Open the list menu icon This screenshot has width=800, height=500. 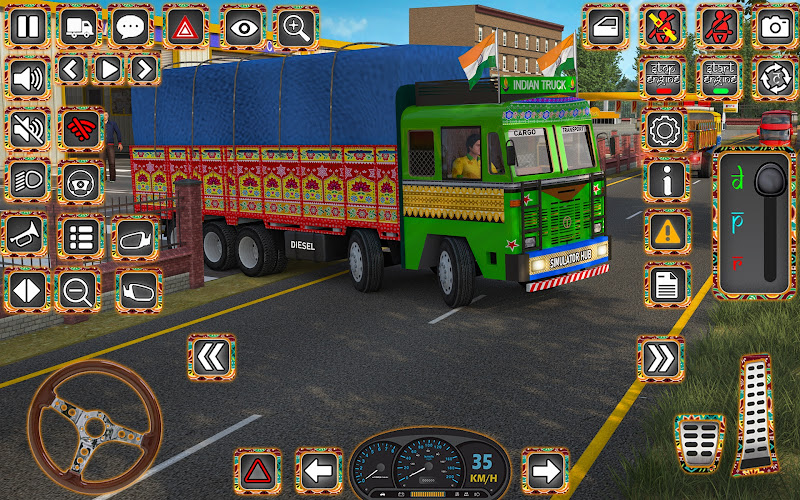tap(81, 236)
